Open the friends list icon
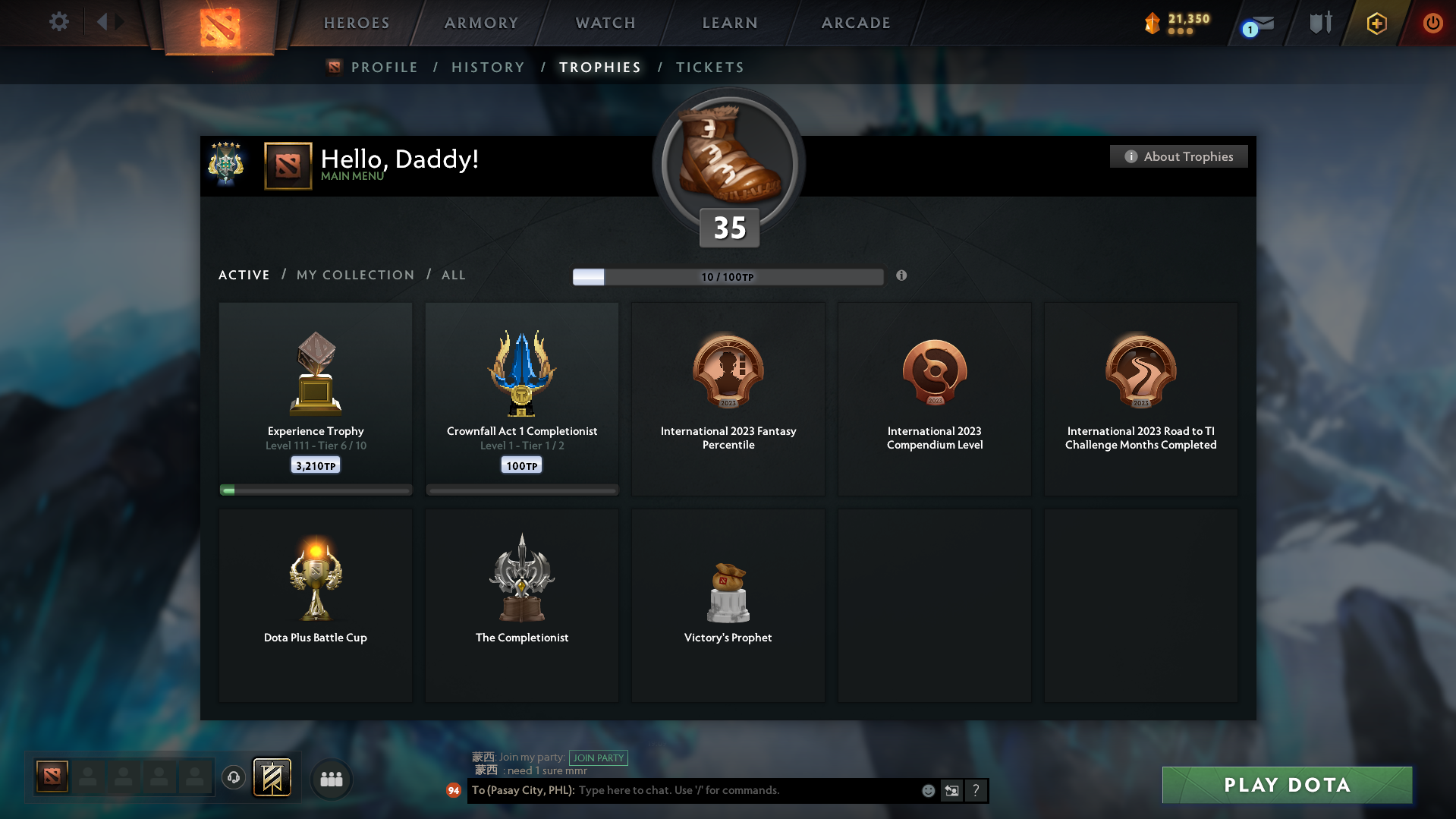 [x=331, y=778]
